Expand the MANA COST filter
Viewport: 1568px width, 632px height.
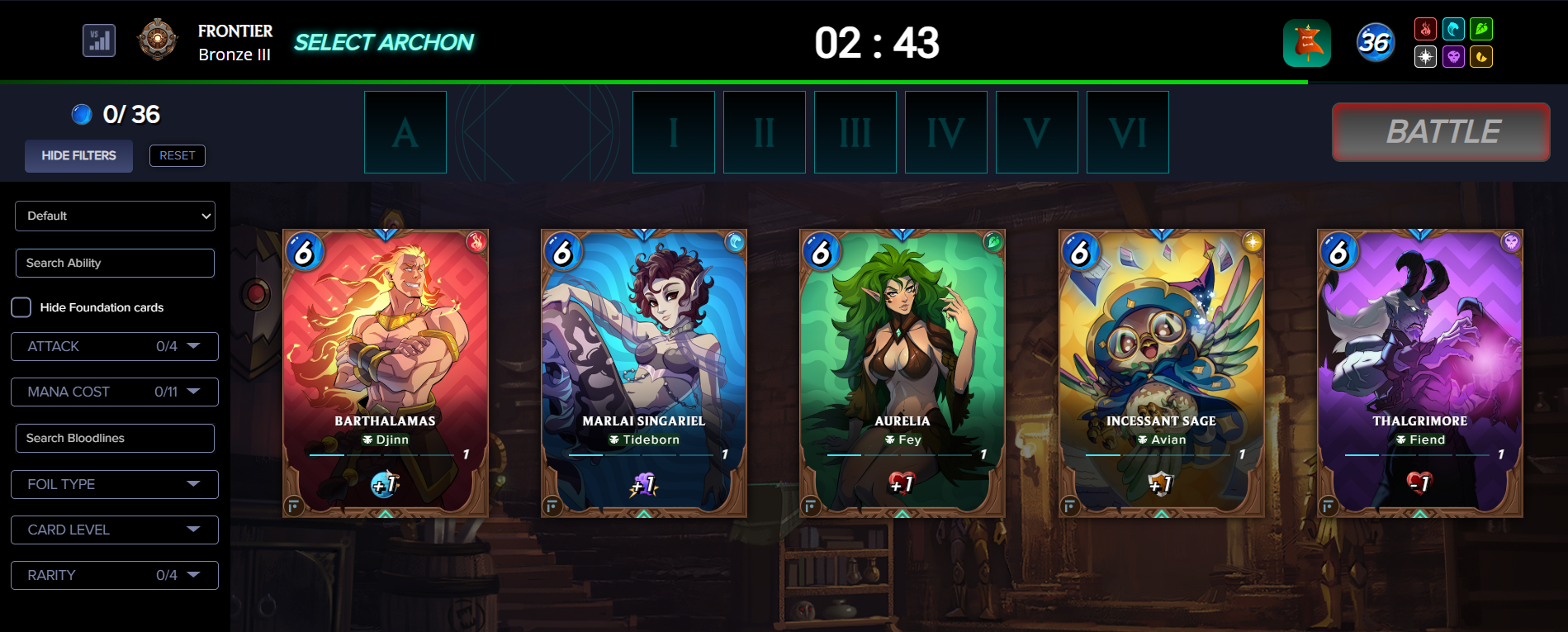click(115, 392)
